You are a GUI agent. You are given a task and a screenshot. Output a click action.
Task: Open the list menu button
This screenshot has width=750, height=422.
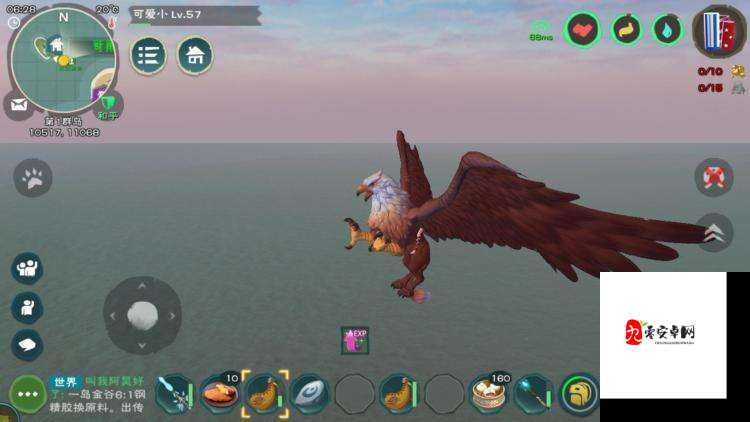point(148,55)
